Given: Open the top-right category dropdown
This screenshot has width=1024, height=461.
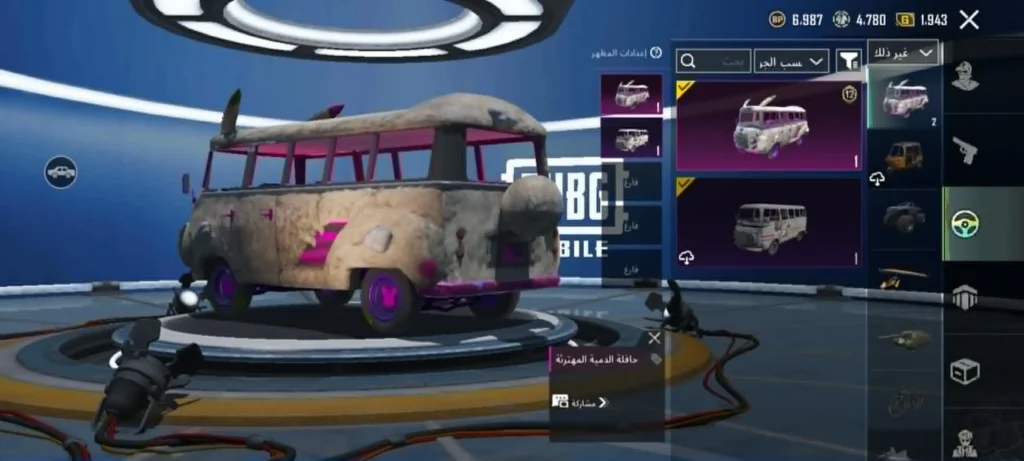Looking at the screenshot, I should pos(903,52).
